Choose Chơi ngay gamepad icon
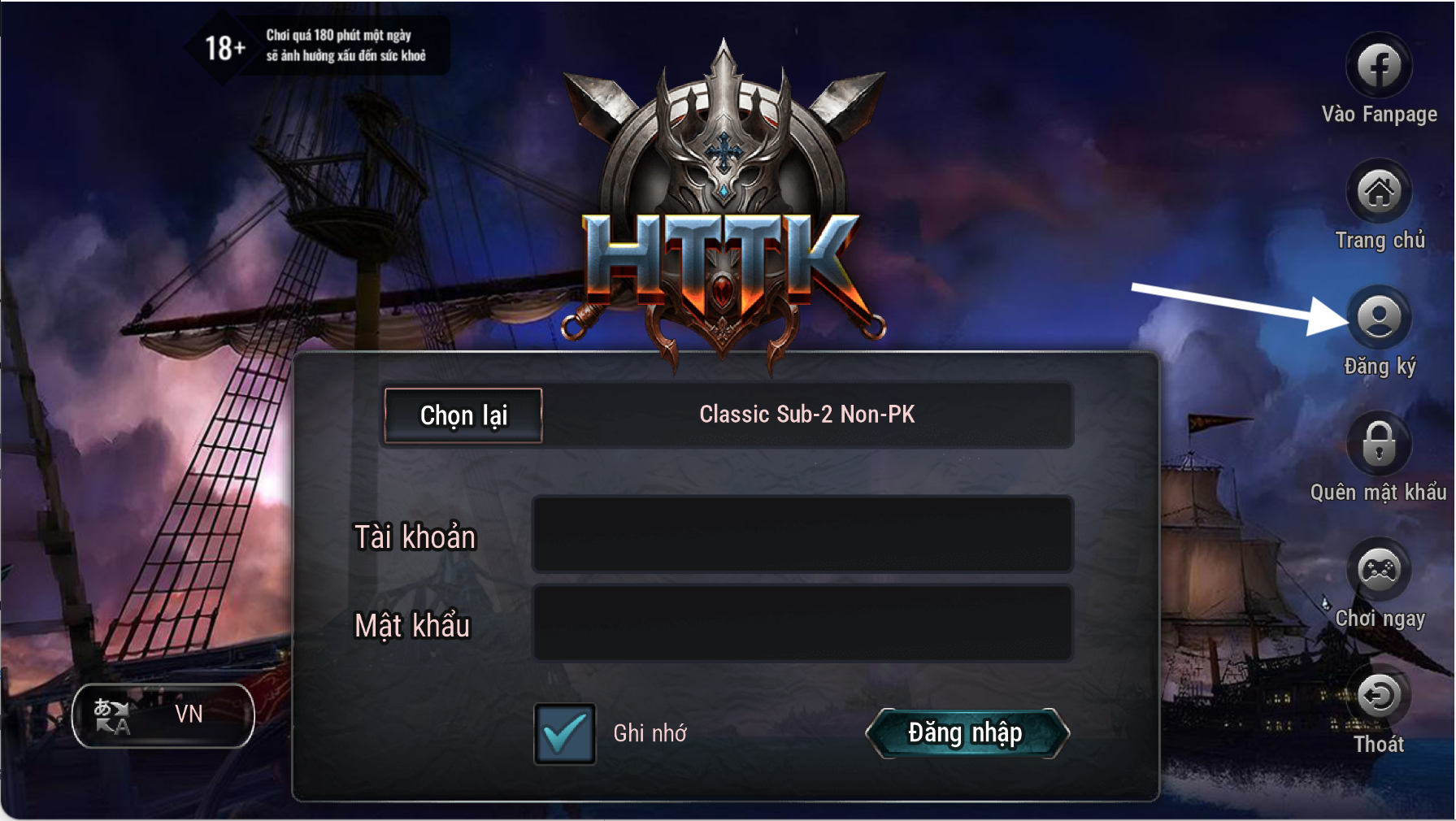Image resolution: width=1456 pixels, height=821 pixels. coord(1379,571)
